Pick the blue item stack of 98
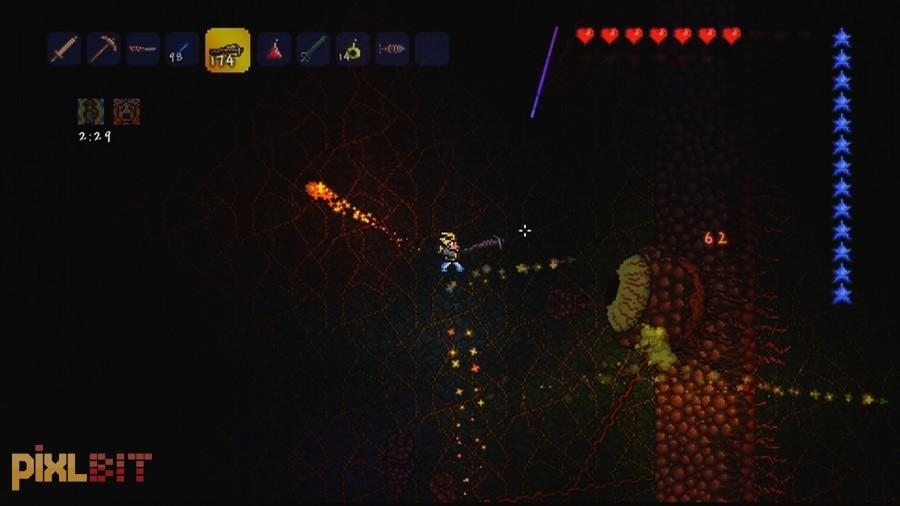 [x=181, y=48]
